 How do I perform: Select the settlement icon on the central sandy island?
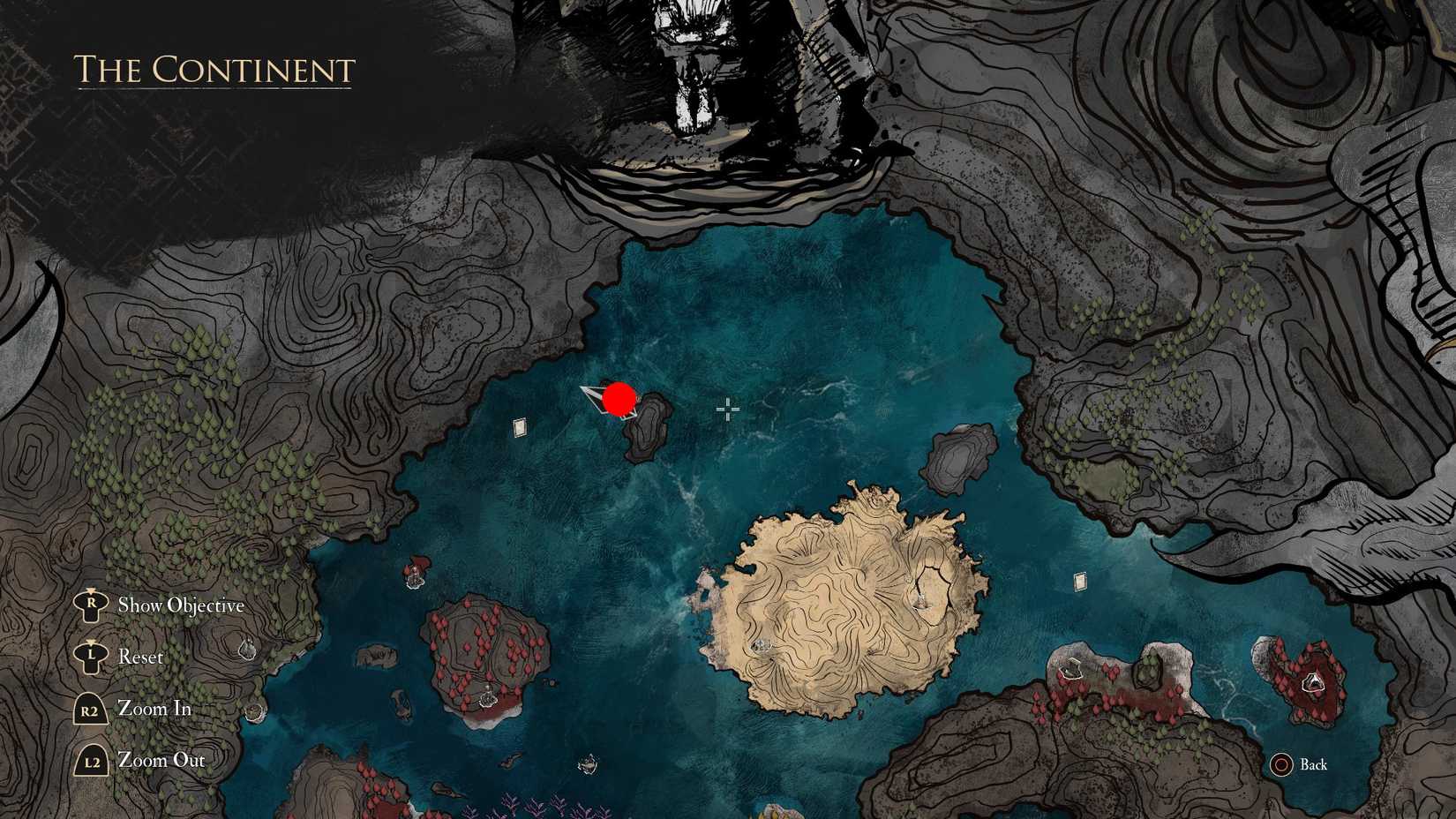pyautogui.click(x=919, y=601)
